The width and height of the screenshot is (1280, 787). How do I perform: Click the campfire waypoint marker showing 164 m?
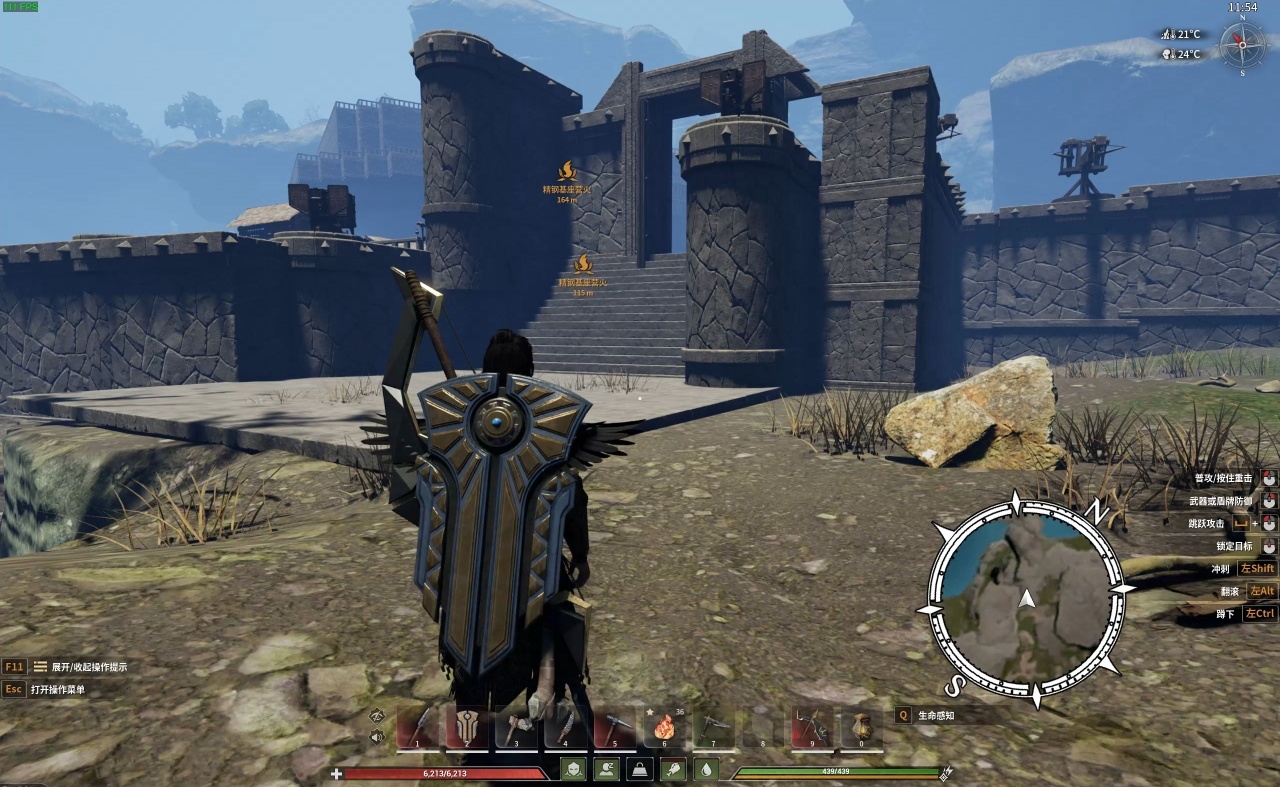point(567,172)
